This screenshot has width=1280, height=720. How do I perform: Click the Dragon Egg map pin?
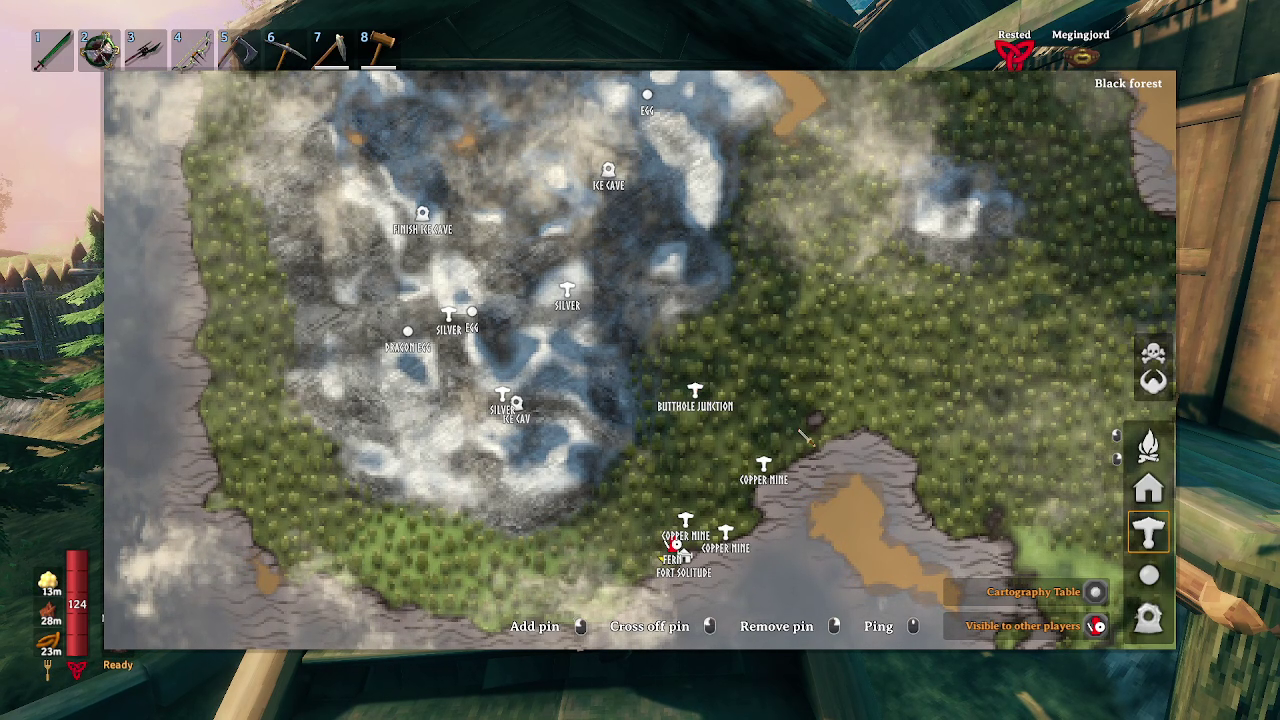pos(408,332)
